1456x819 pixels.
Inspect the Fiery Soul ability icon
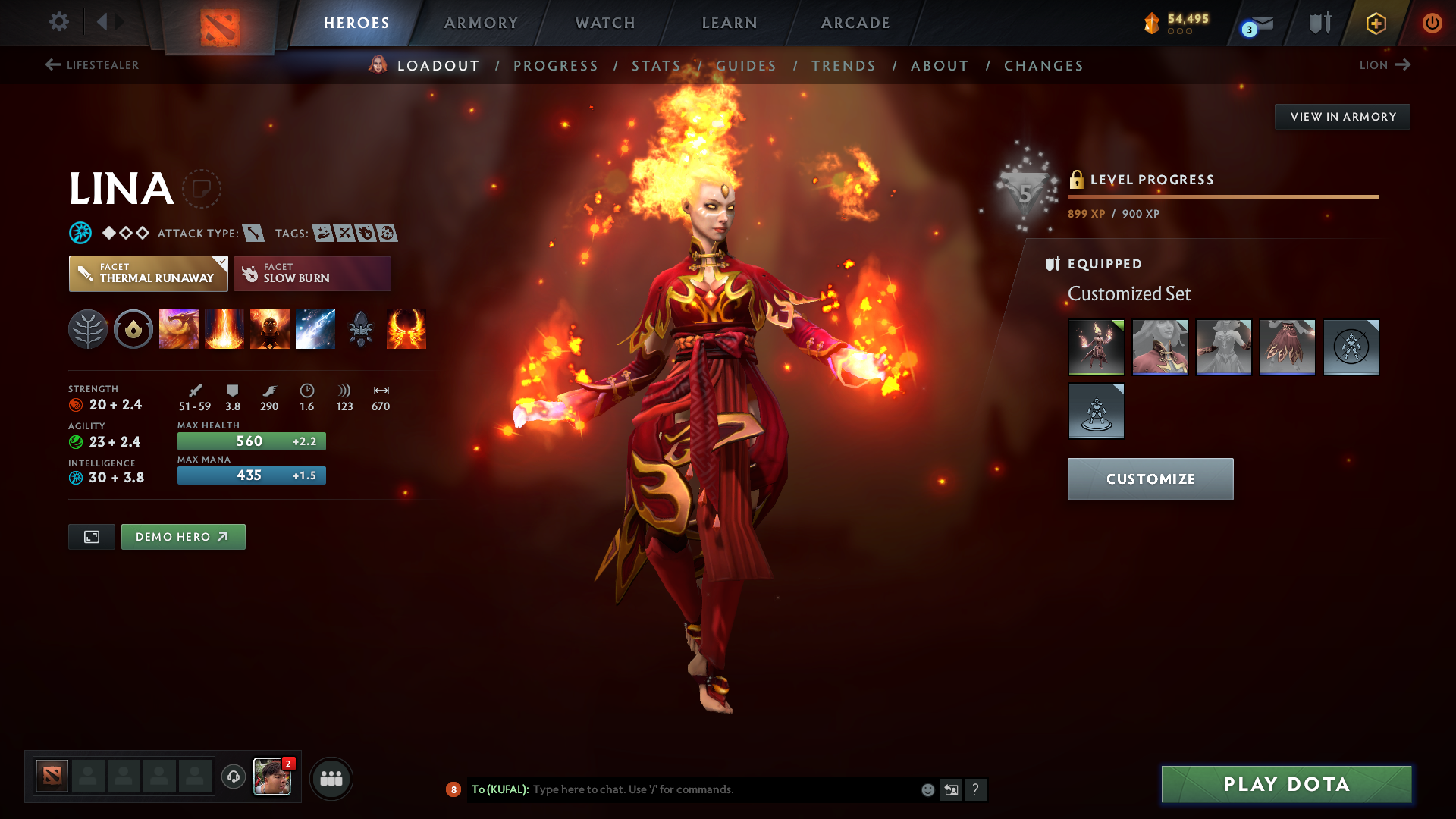(270, 329)
